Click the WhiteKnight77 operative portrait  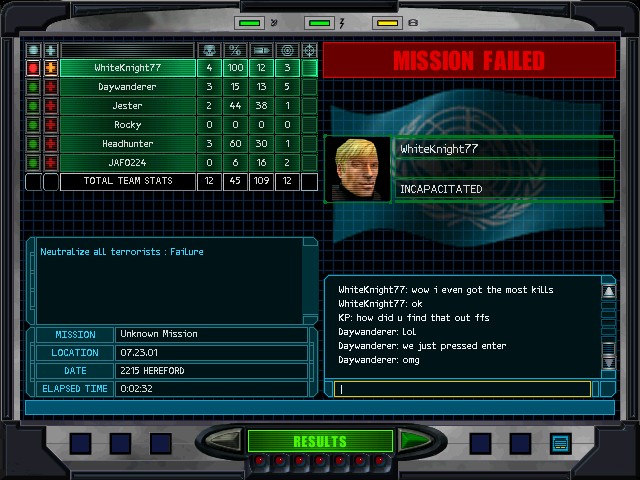tap(357, 168)
